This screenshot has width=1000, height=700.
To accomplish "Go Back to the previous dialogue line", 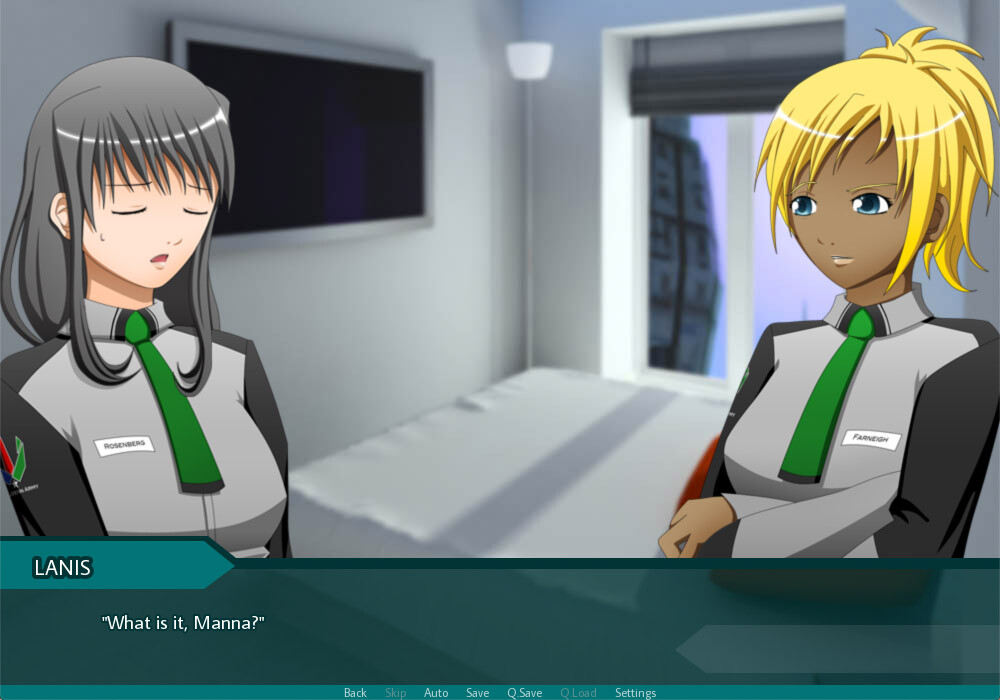I will 355,693.
